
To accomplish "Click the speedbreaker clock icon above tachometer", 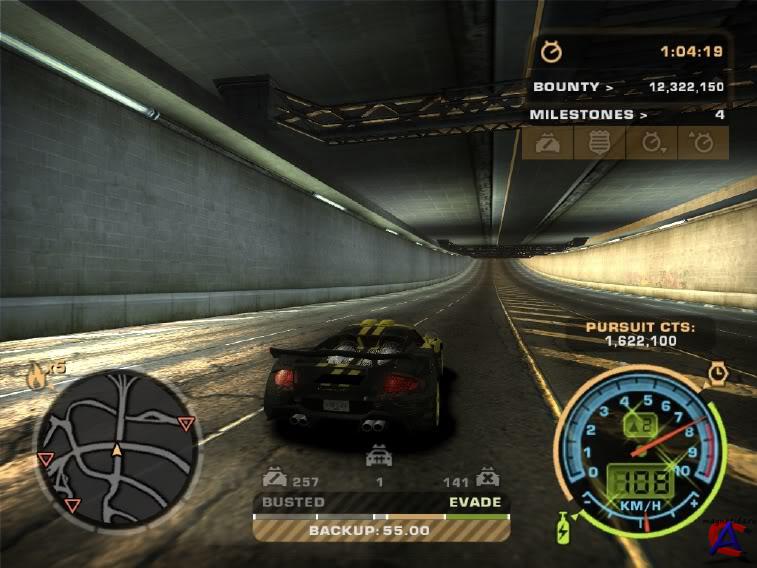I will tap(717, 373).
